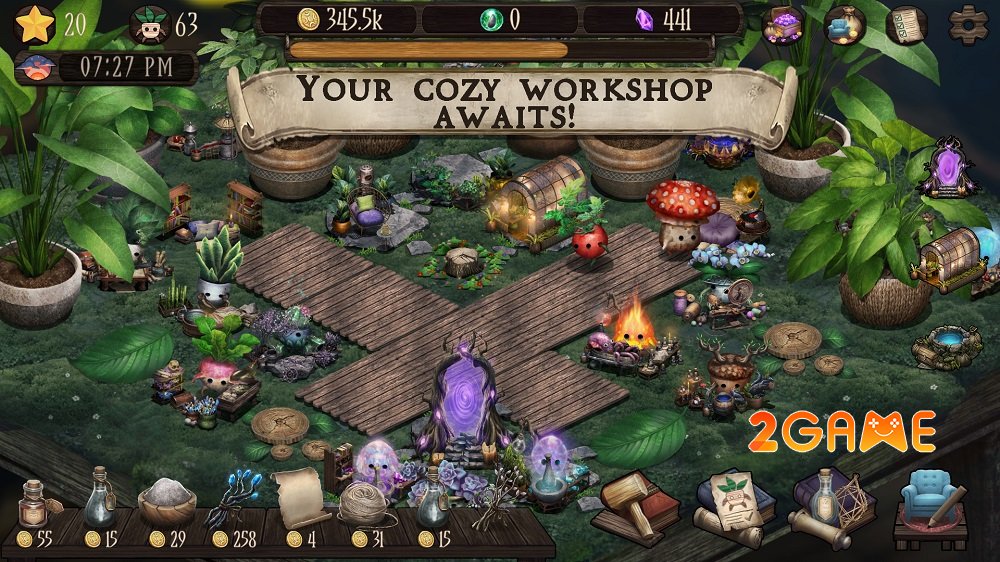
Task: Open the settings gear menu
Action: tap(967, 23)
